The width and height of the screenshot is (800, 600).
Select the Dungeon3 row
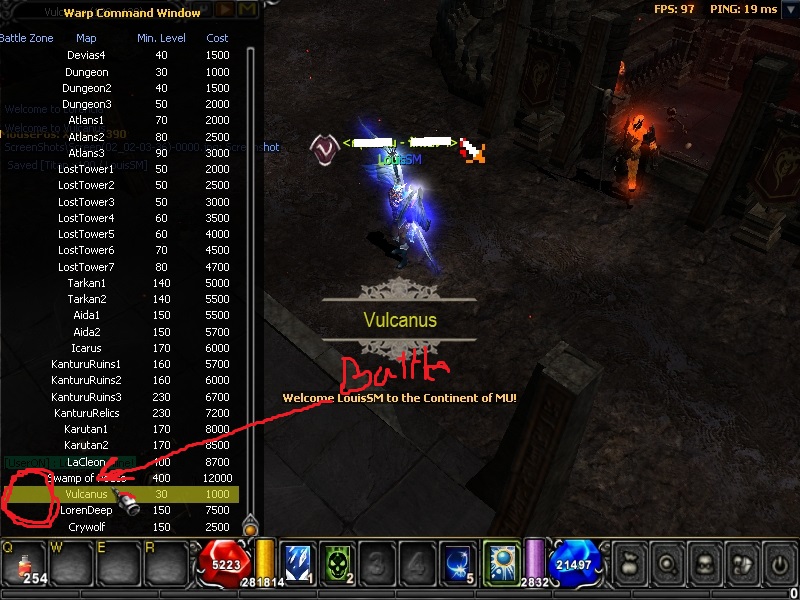(86, 104)
